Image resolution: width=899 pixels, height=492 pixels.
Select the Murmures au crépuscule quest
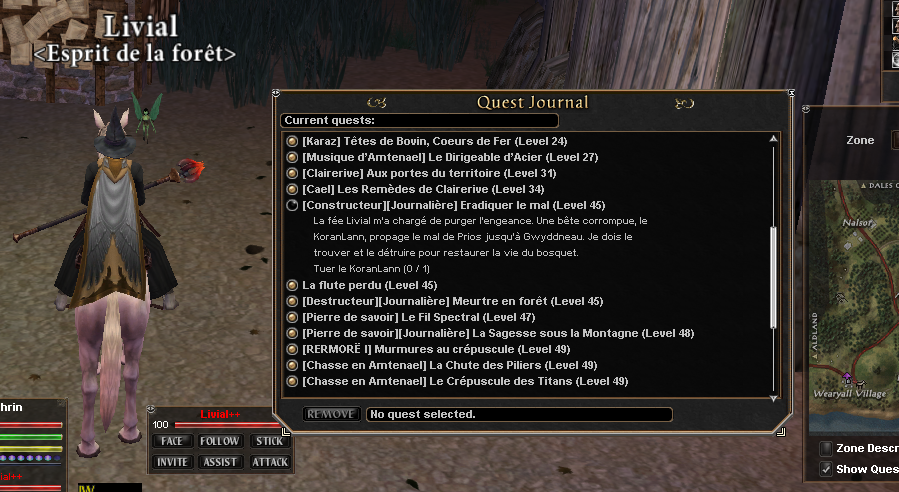(x=435, y=349)
